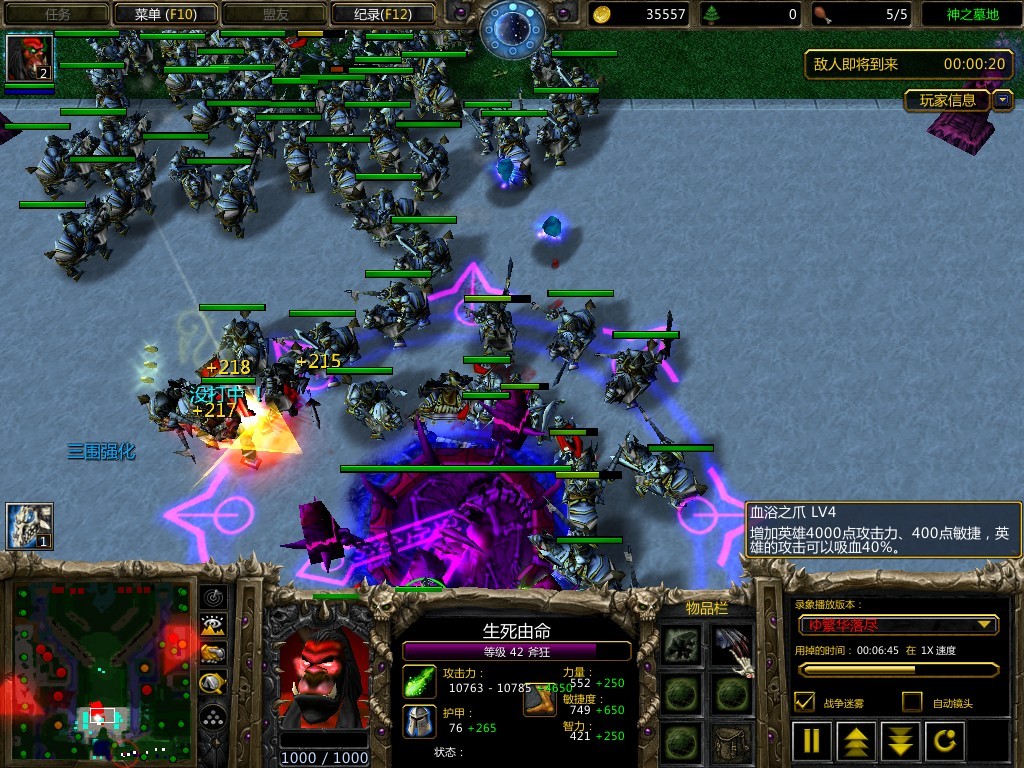
Task: Enable the 自动镜头 auto camera checkbox
Action: [911, 702]
